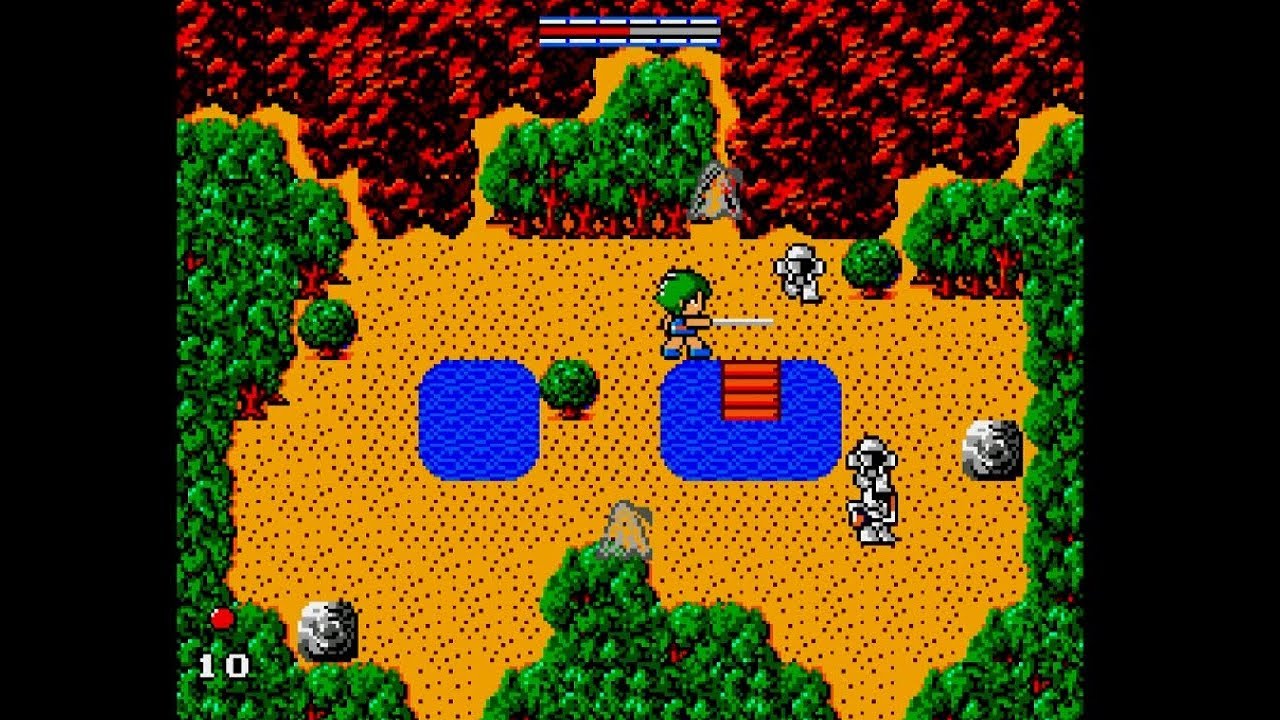
Task: Select the mummy enemy below the right pond
Action: 870,490
